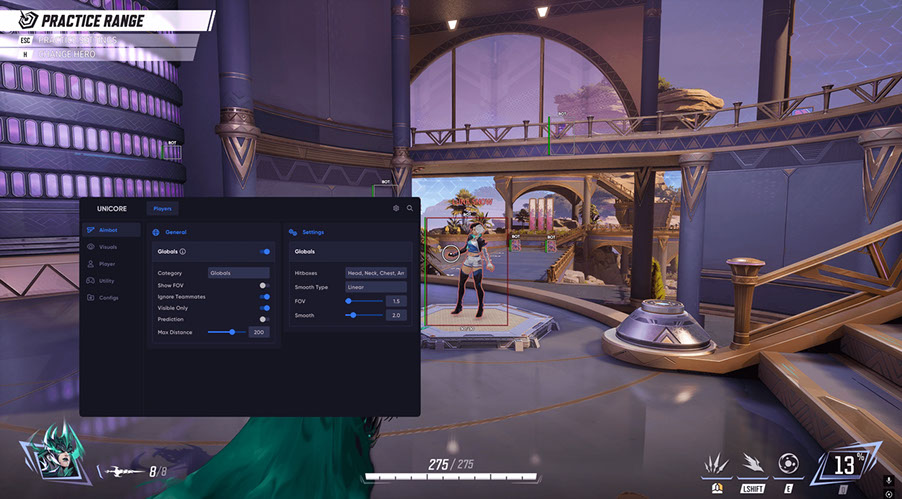Open the search magnifier in the overlay header

point(410,209)
